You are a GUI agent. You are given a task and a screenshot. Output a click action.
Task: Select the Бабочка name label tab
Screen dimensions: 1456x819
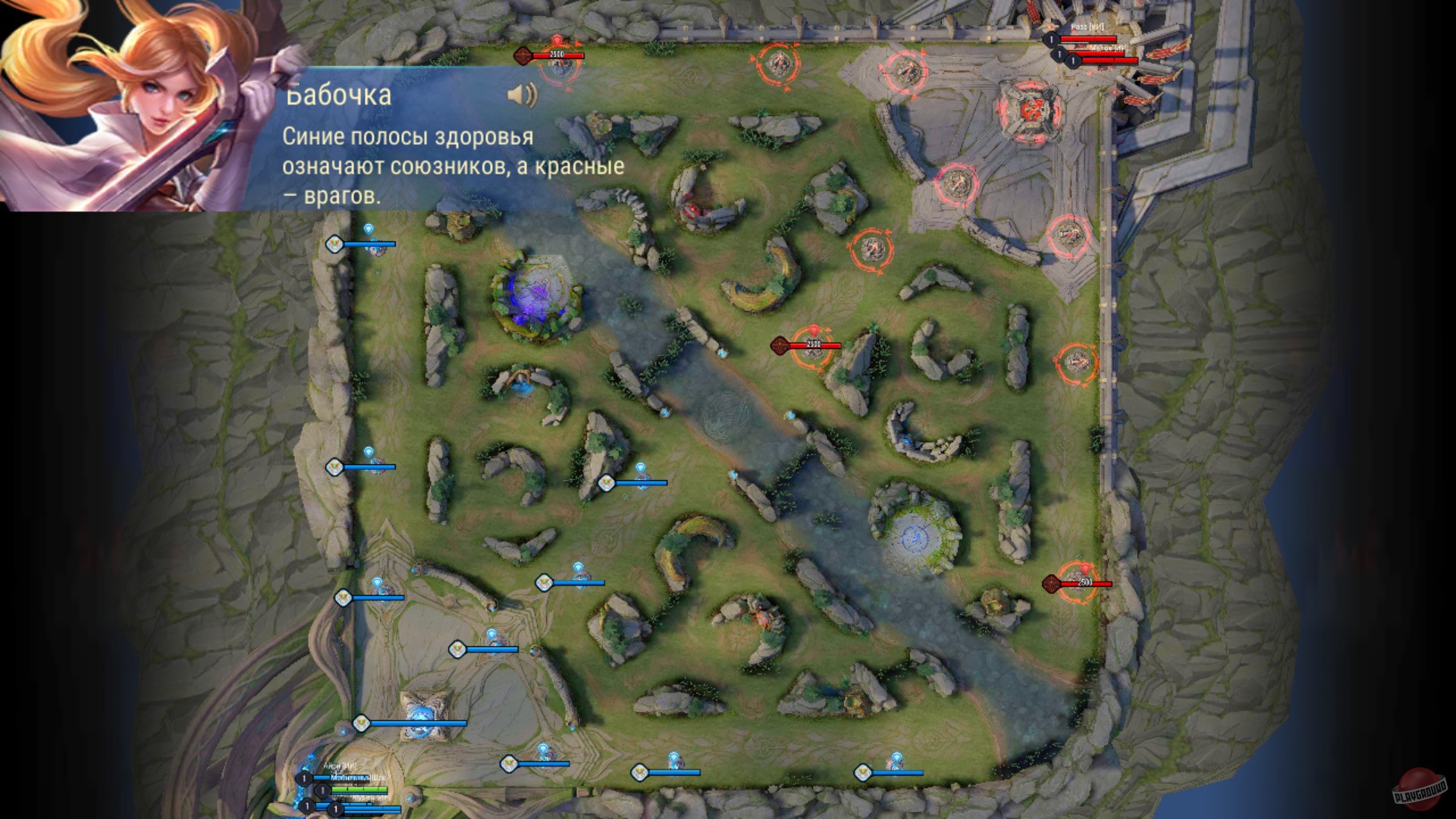click(x=337, y=96)
